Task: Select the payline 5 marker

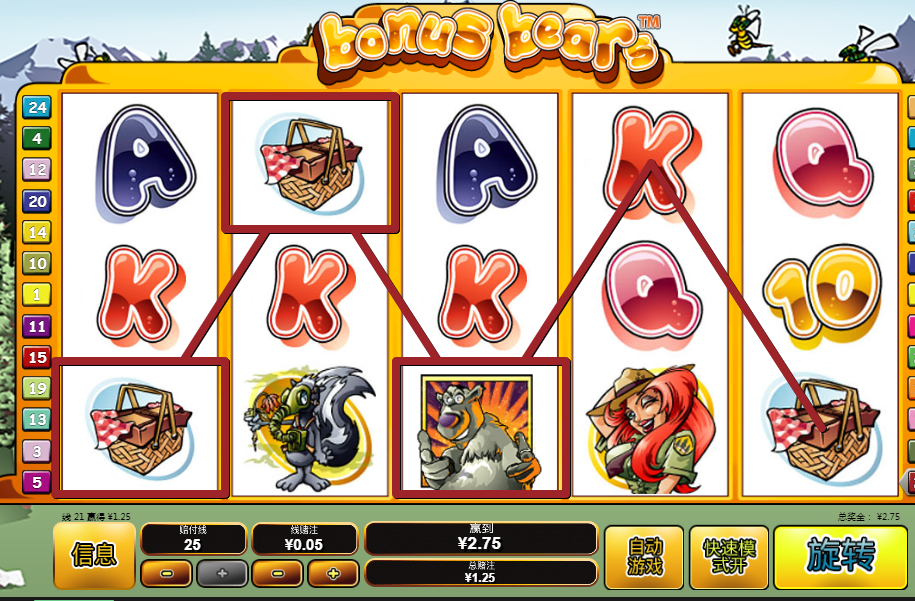Action: [x=37, y=482]
